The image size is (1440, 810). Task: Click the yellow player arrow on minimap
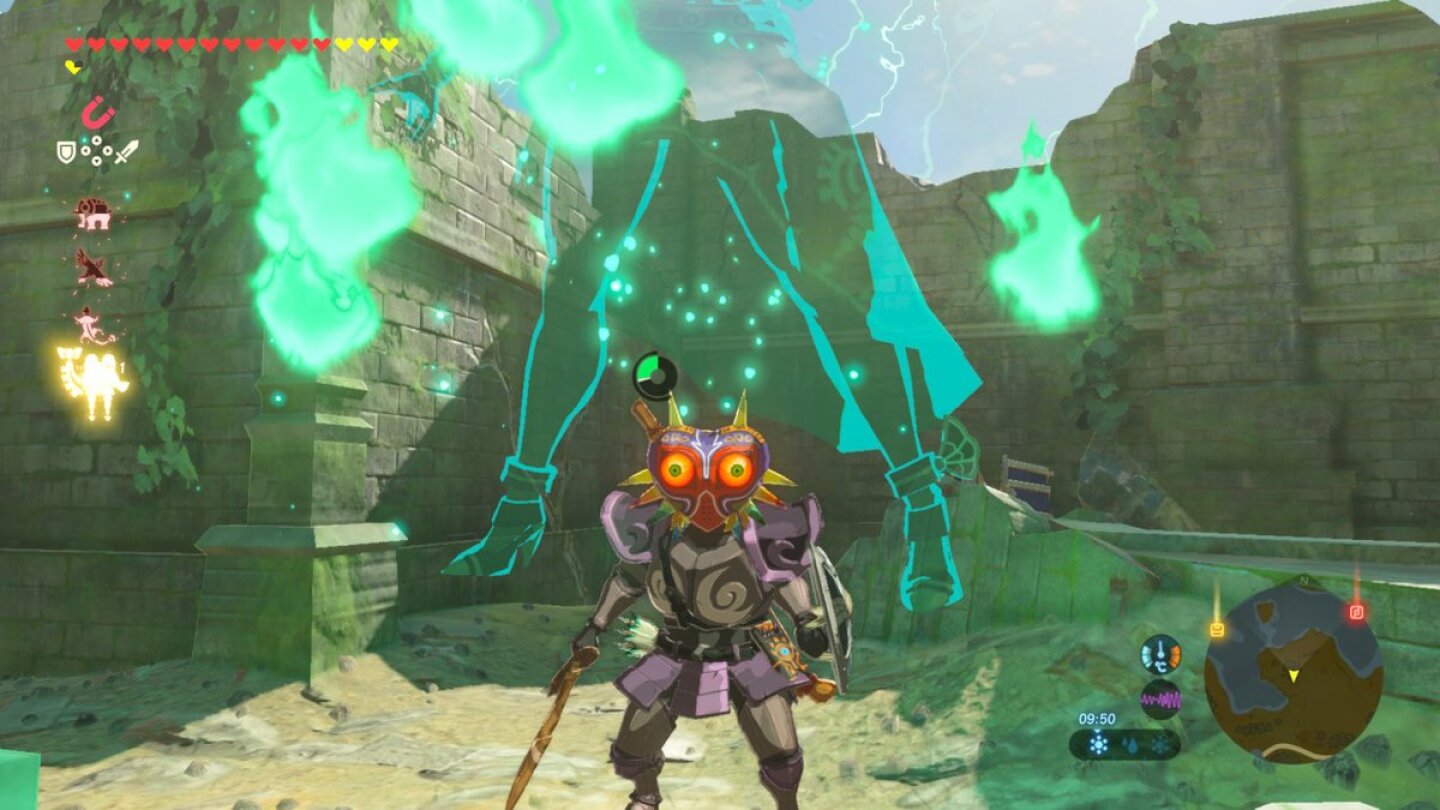pos(1294,676)
